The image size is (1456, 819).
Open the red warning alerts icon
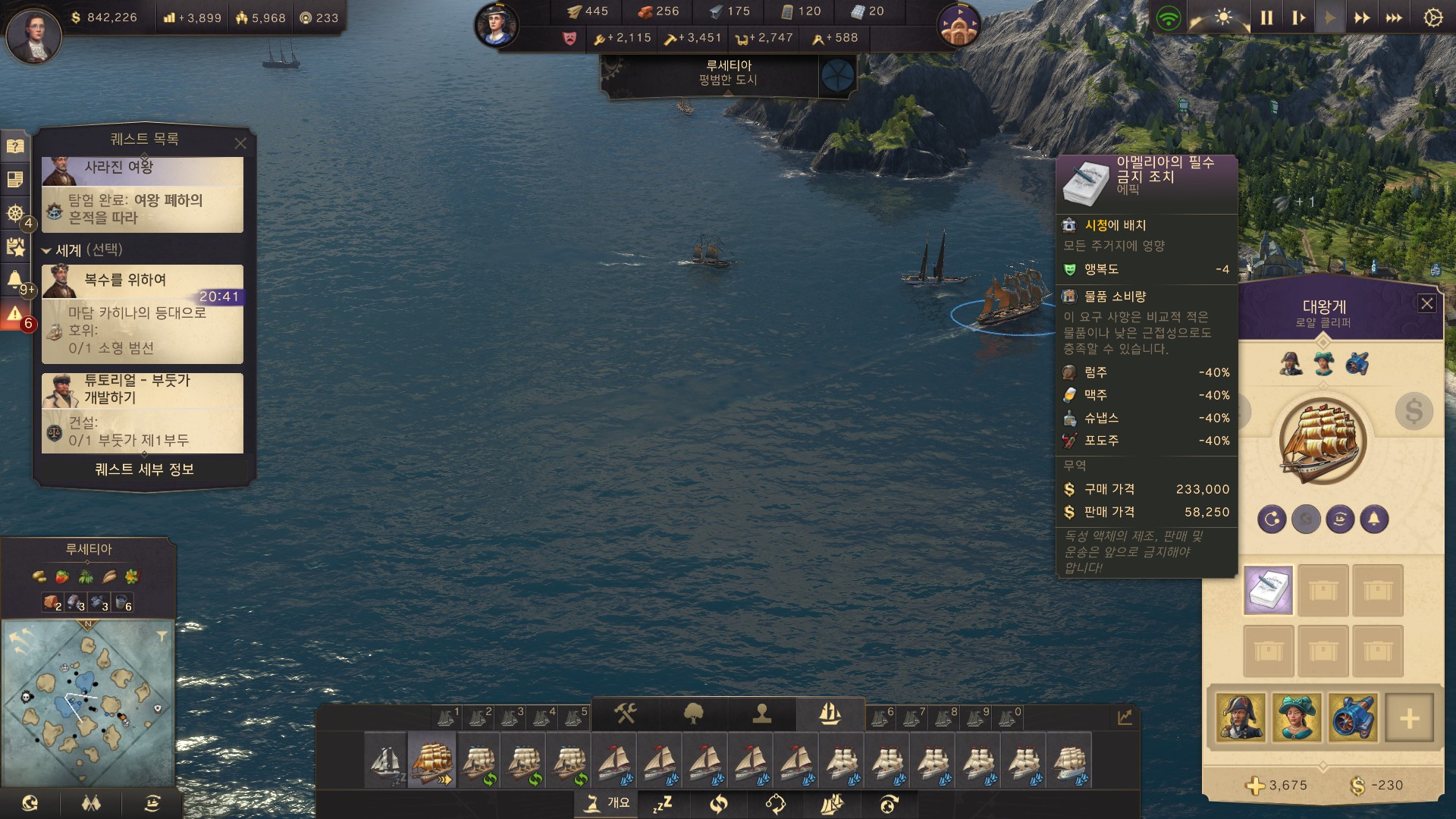click(x=15, y=314)
